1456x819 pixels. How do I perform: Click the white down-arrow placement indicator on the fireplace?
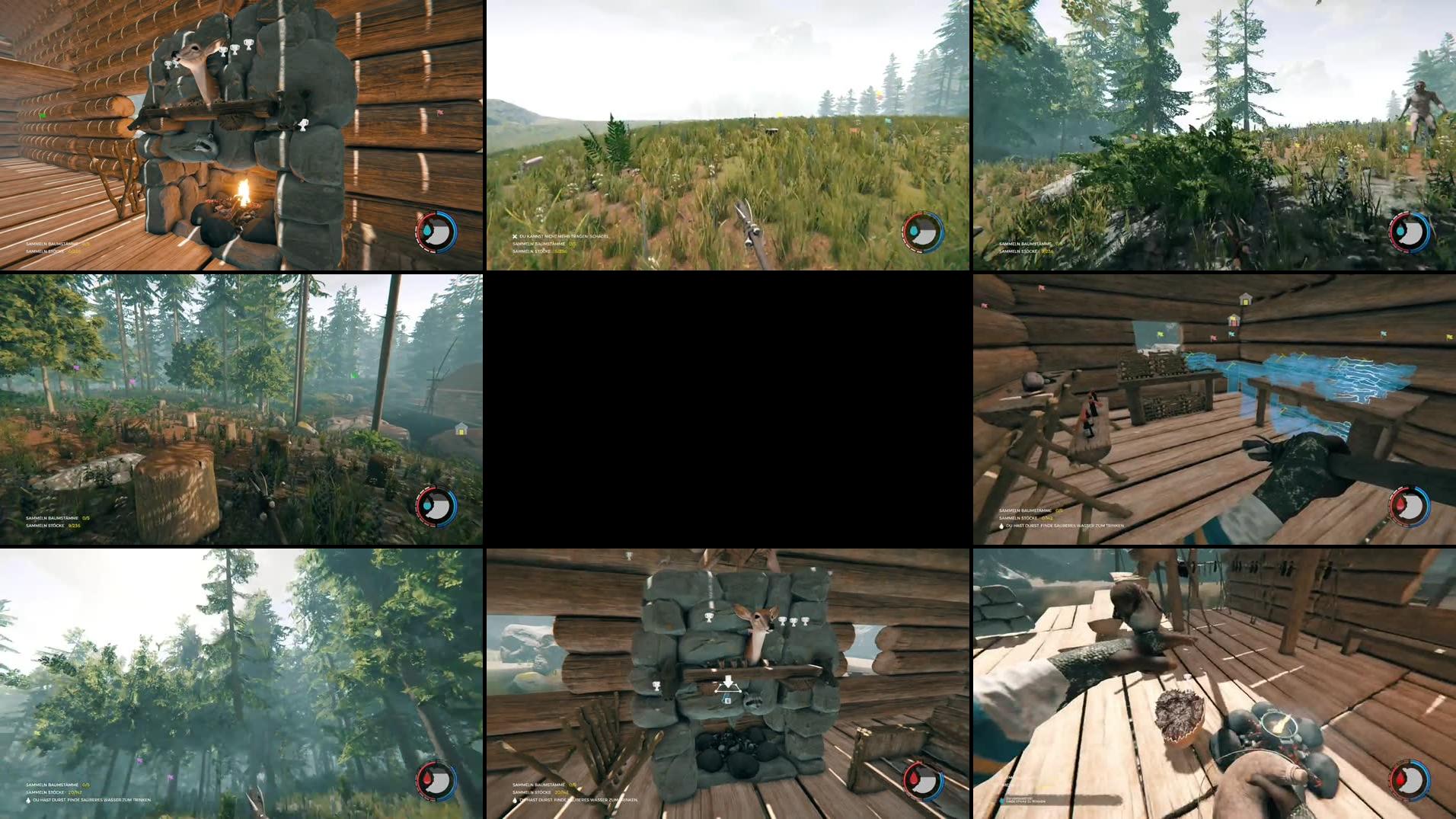coord(729,682)
